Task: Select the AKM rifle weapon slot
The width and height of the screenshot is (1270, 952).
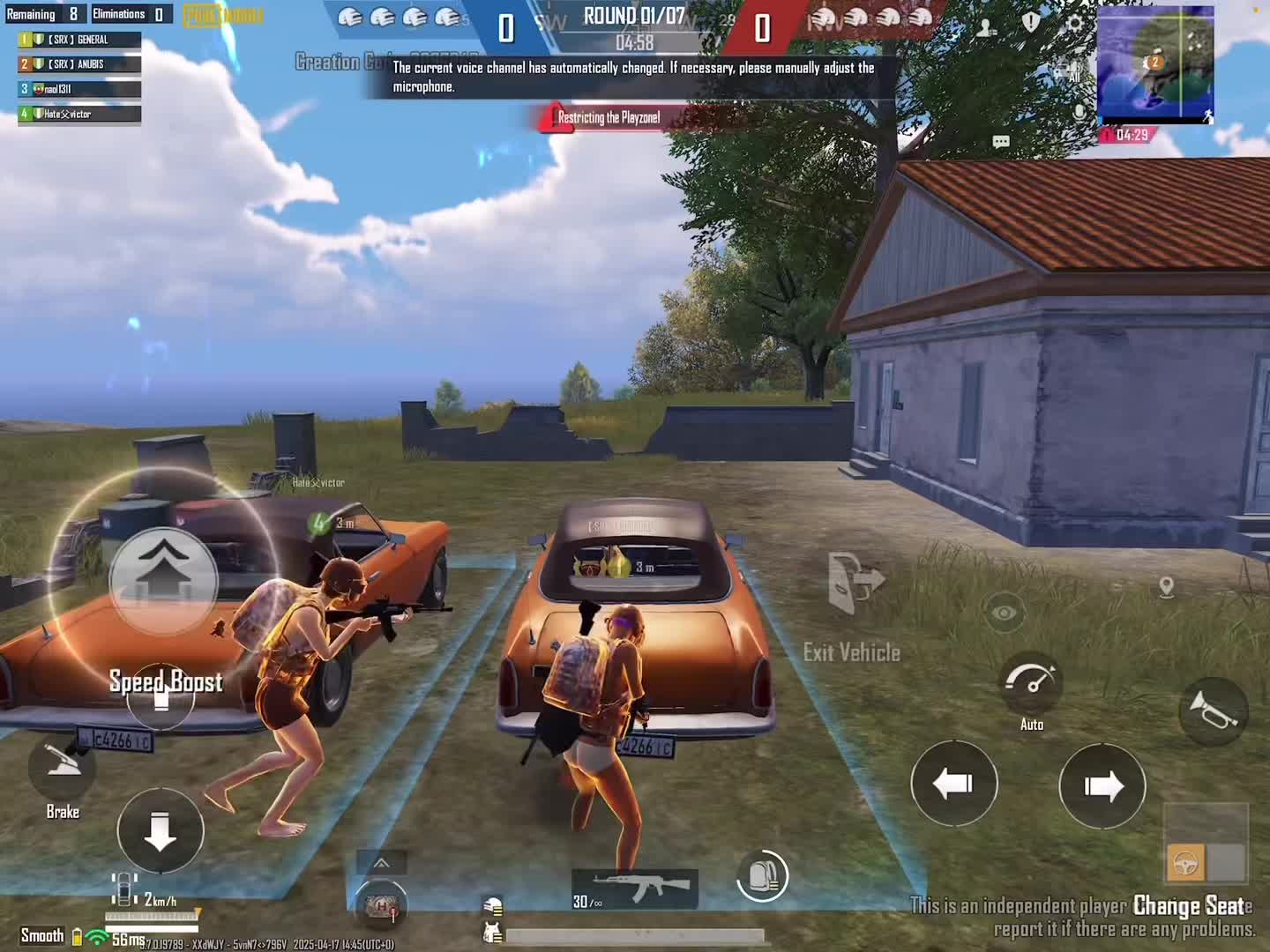Action: 635,886
